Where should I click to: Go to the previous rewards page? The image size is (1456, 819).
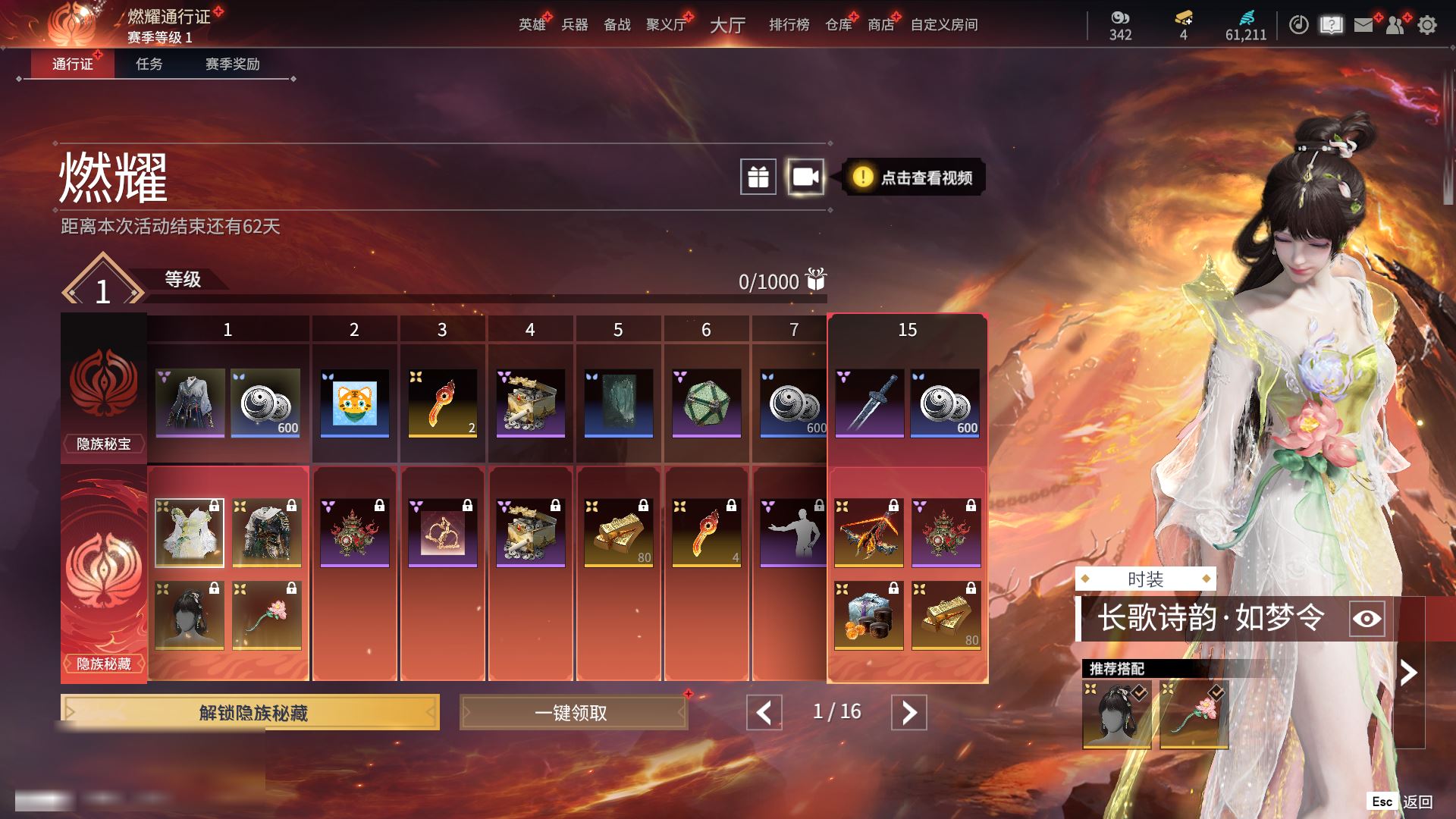point(764,713)
